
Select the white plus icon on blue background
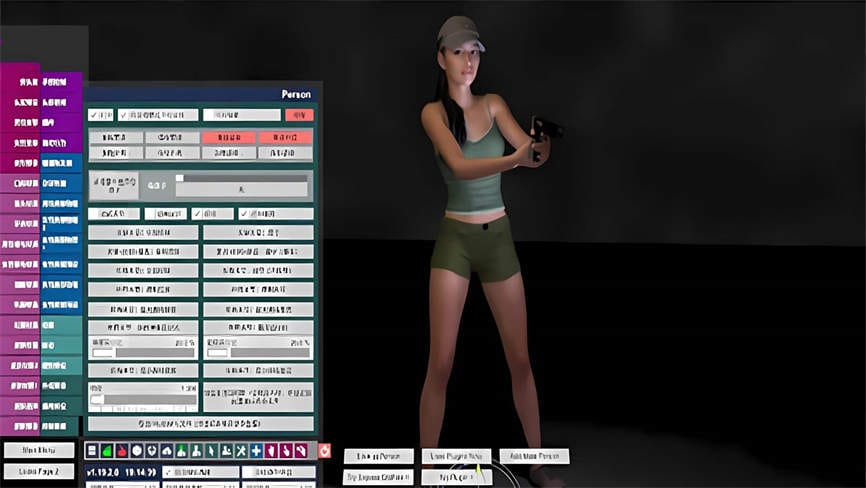[x=256, y=451]
